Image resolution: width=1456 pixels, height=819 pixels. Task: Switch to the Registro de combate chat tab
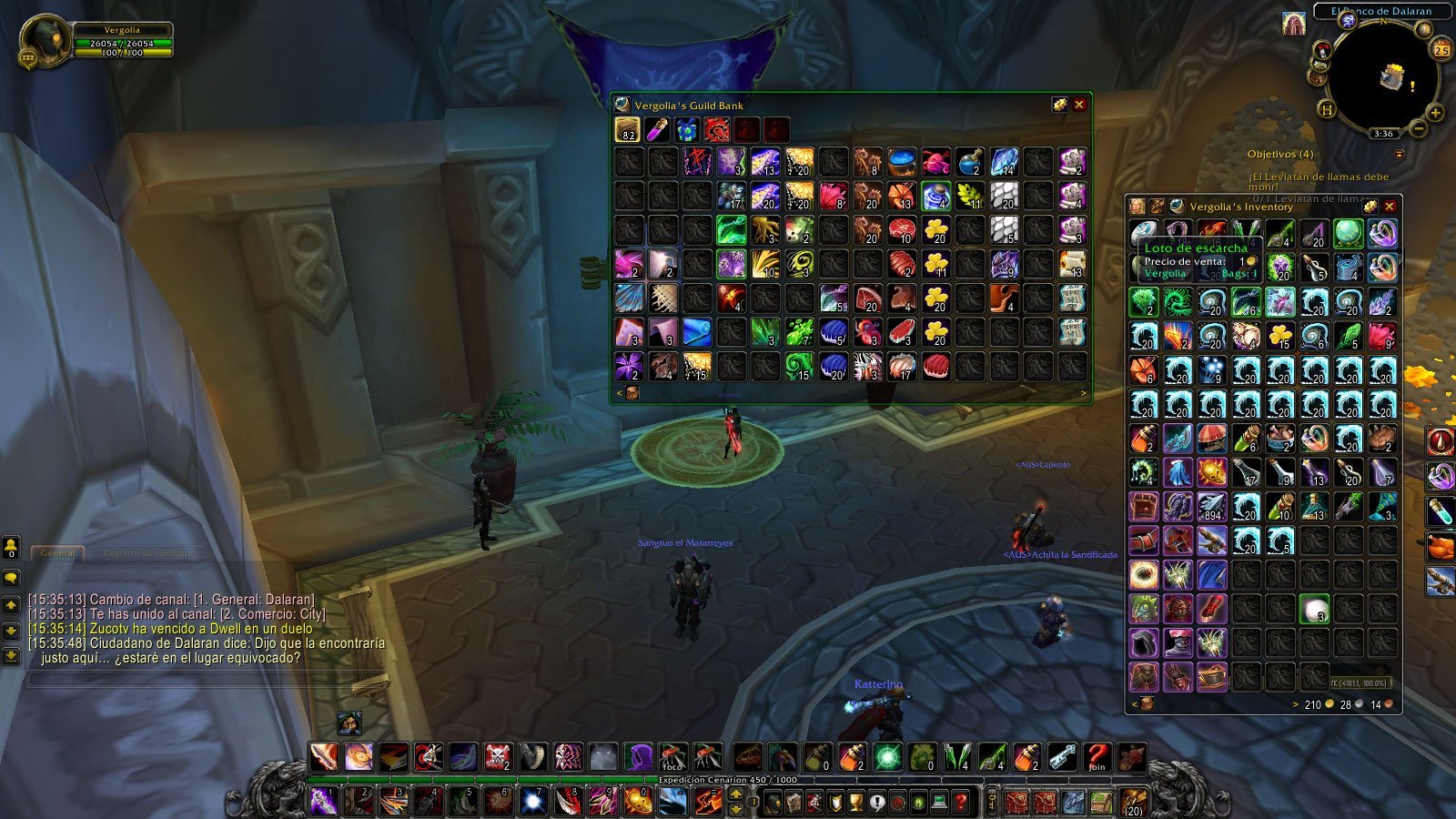(147, 553)
